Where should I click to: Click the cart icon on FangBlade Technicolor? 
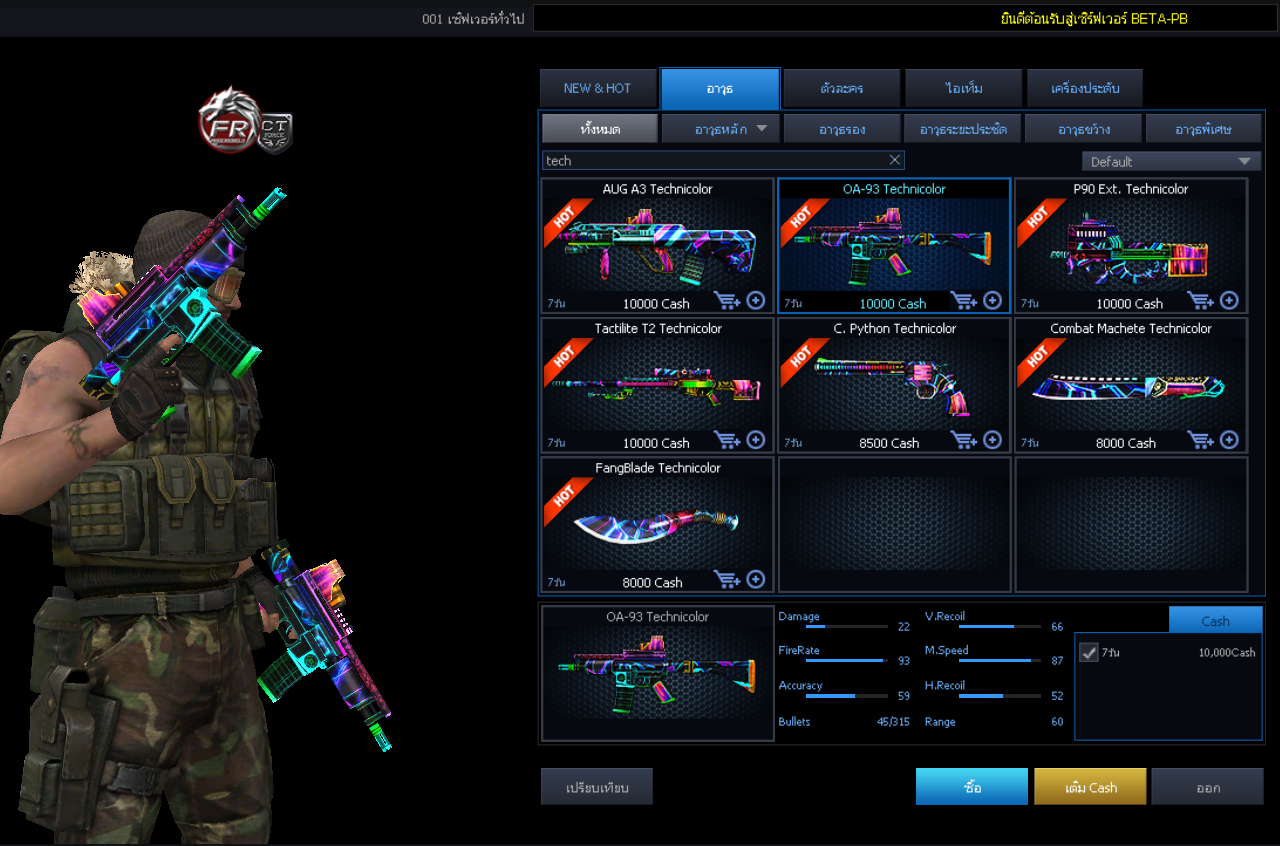click(x=727, y=579)
